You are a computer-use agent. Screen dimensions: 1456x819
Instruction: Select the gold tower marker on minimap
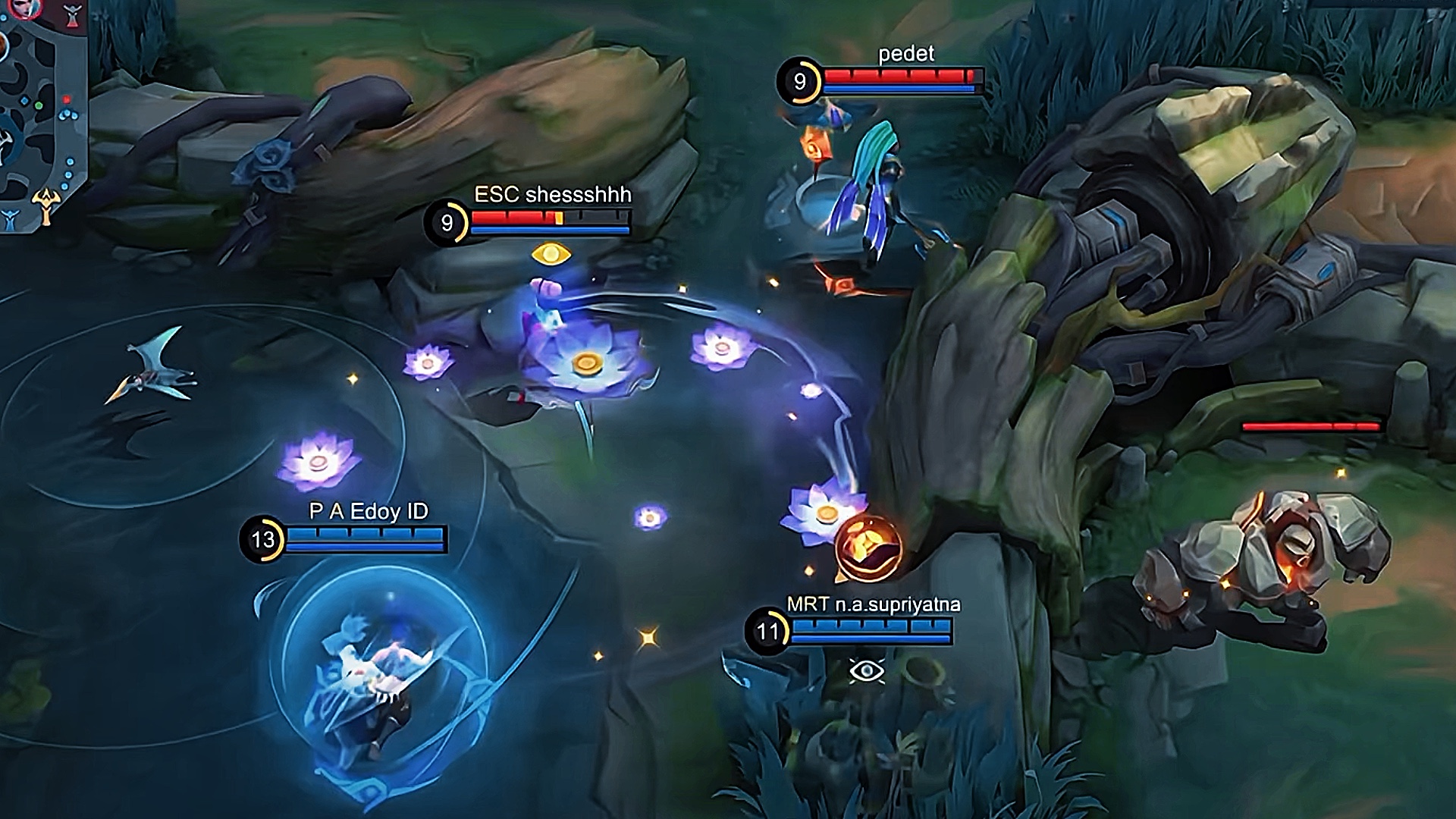click(45, 206)
